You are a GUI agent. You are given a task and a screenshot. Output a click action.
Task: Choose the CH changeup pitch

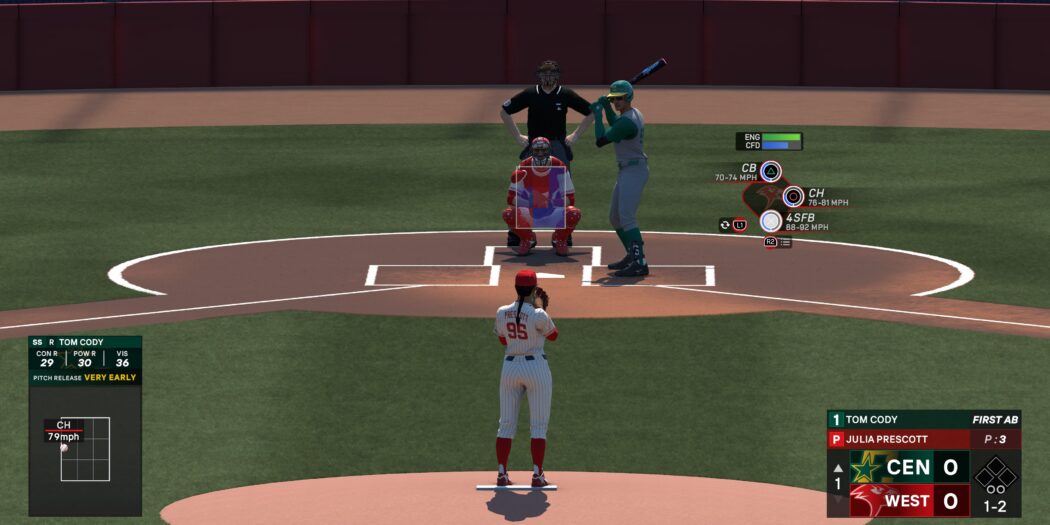793,196
